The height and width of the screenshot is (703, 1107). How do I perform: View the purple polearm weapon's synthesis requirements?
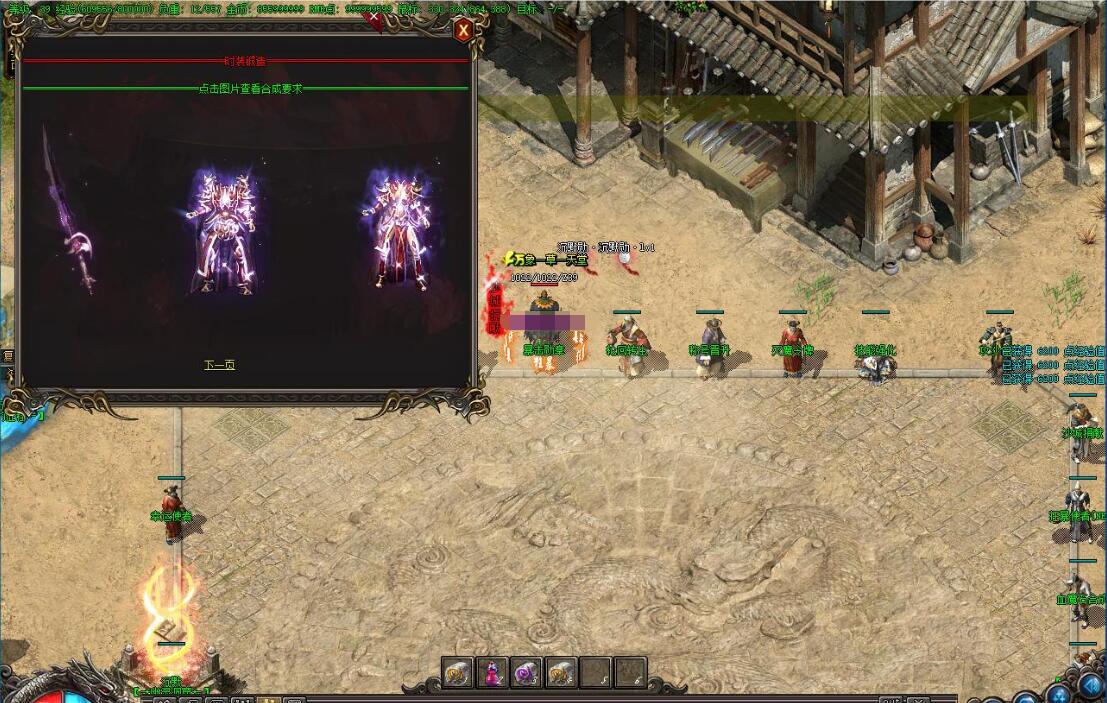coord(68,215)
